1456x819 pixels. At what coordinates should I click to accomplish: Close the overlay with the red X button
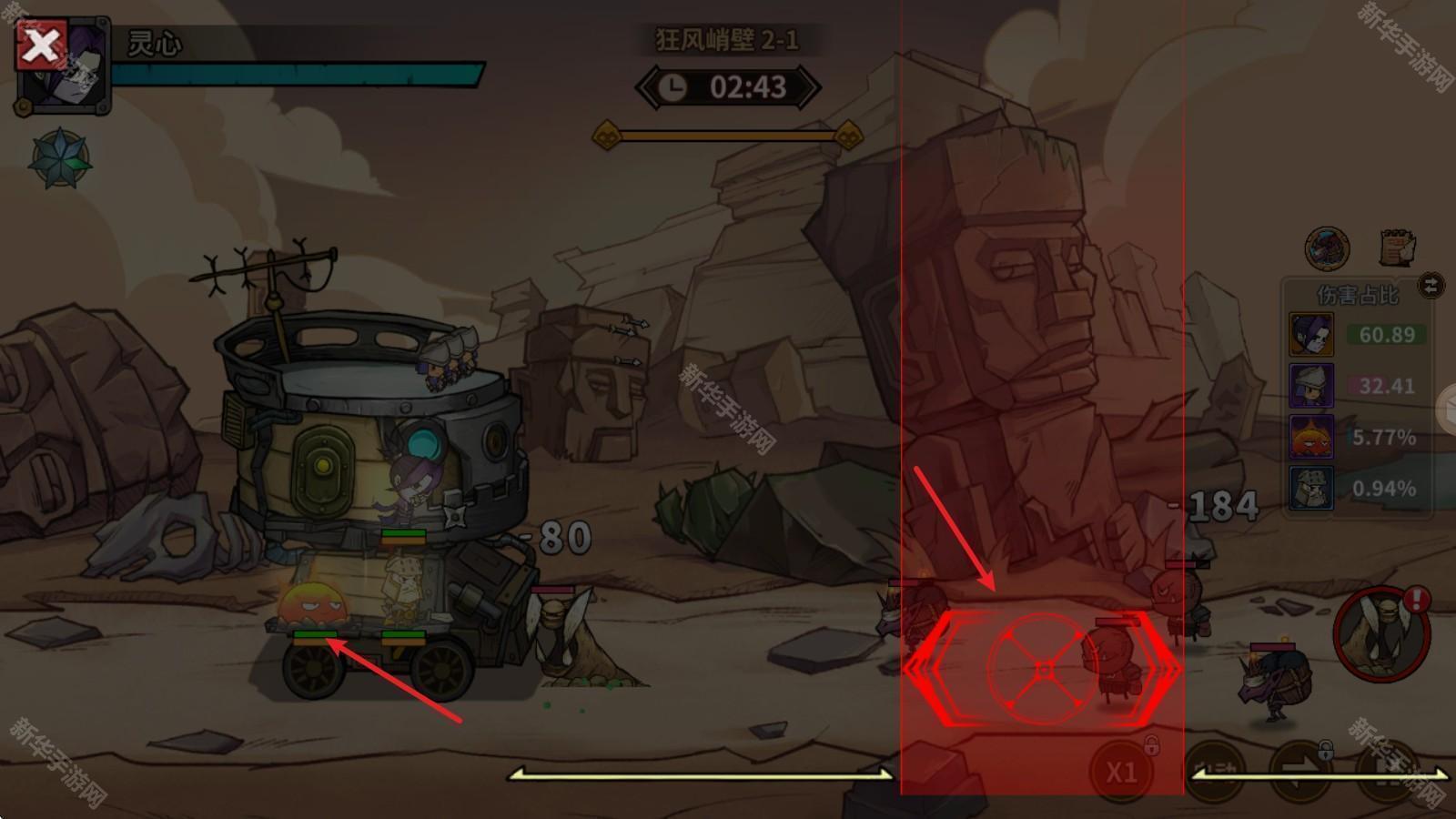(x=41, y=45)
